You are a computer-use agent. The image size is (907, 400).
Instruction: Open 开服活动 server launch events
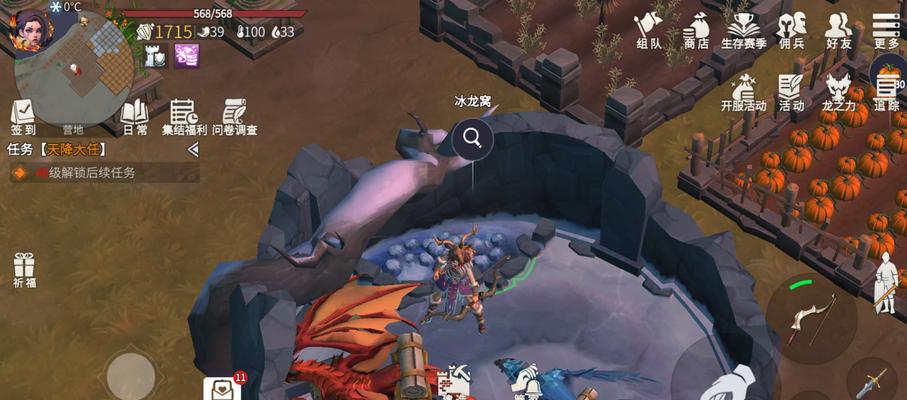coord(743,92)
